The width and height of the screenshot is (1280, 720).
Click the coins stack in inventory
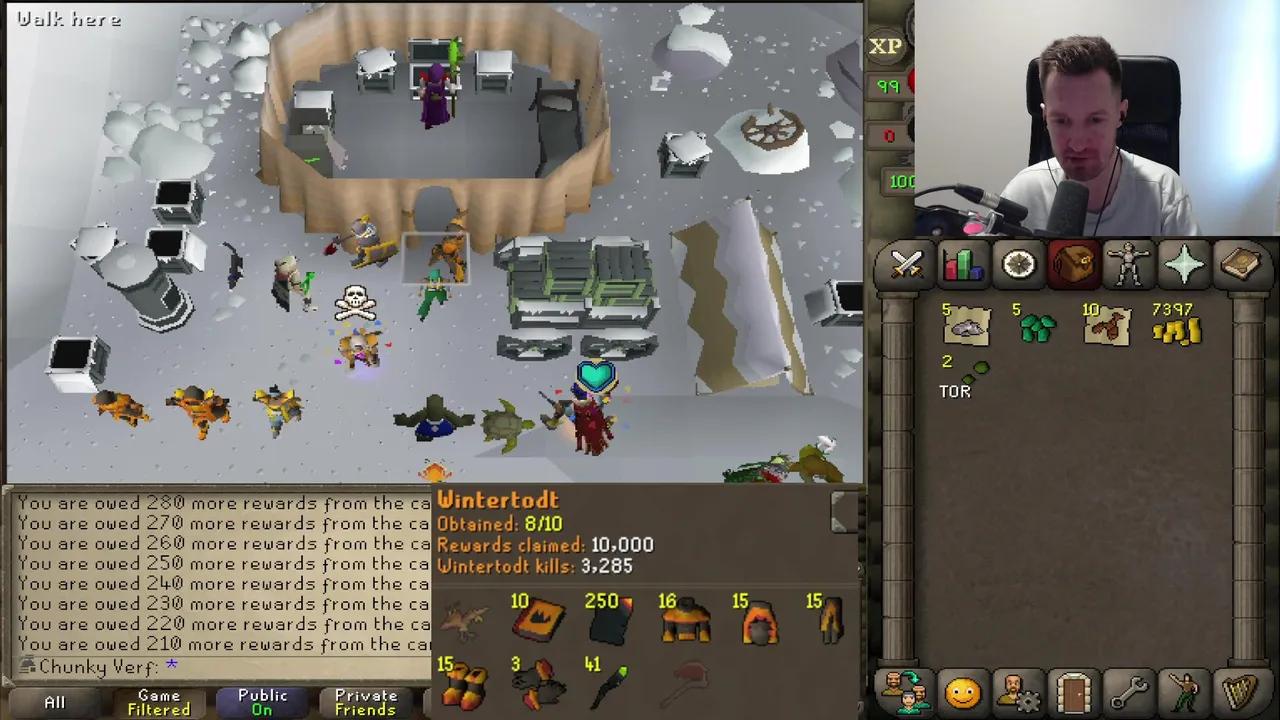pos(1178,330)
